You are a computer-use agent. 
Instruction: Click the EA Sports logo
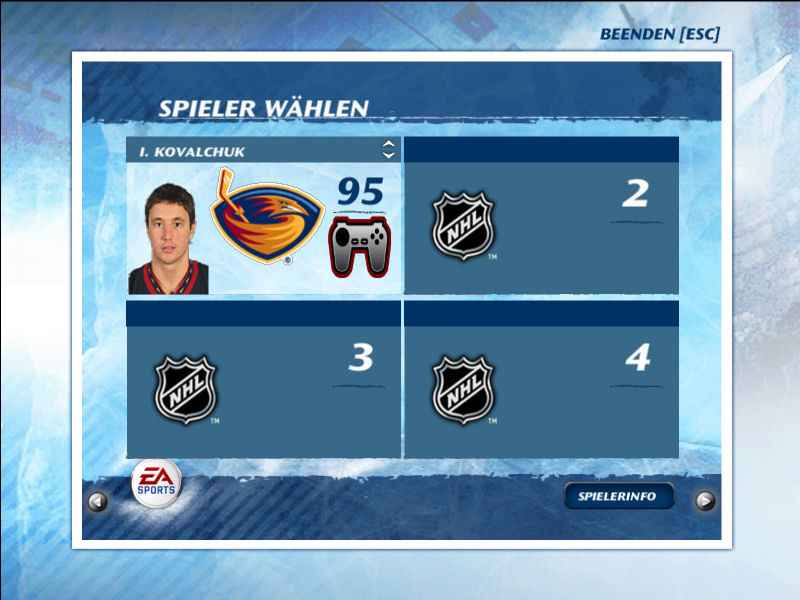158,482
